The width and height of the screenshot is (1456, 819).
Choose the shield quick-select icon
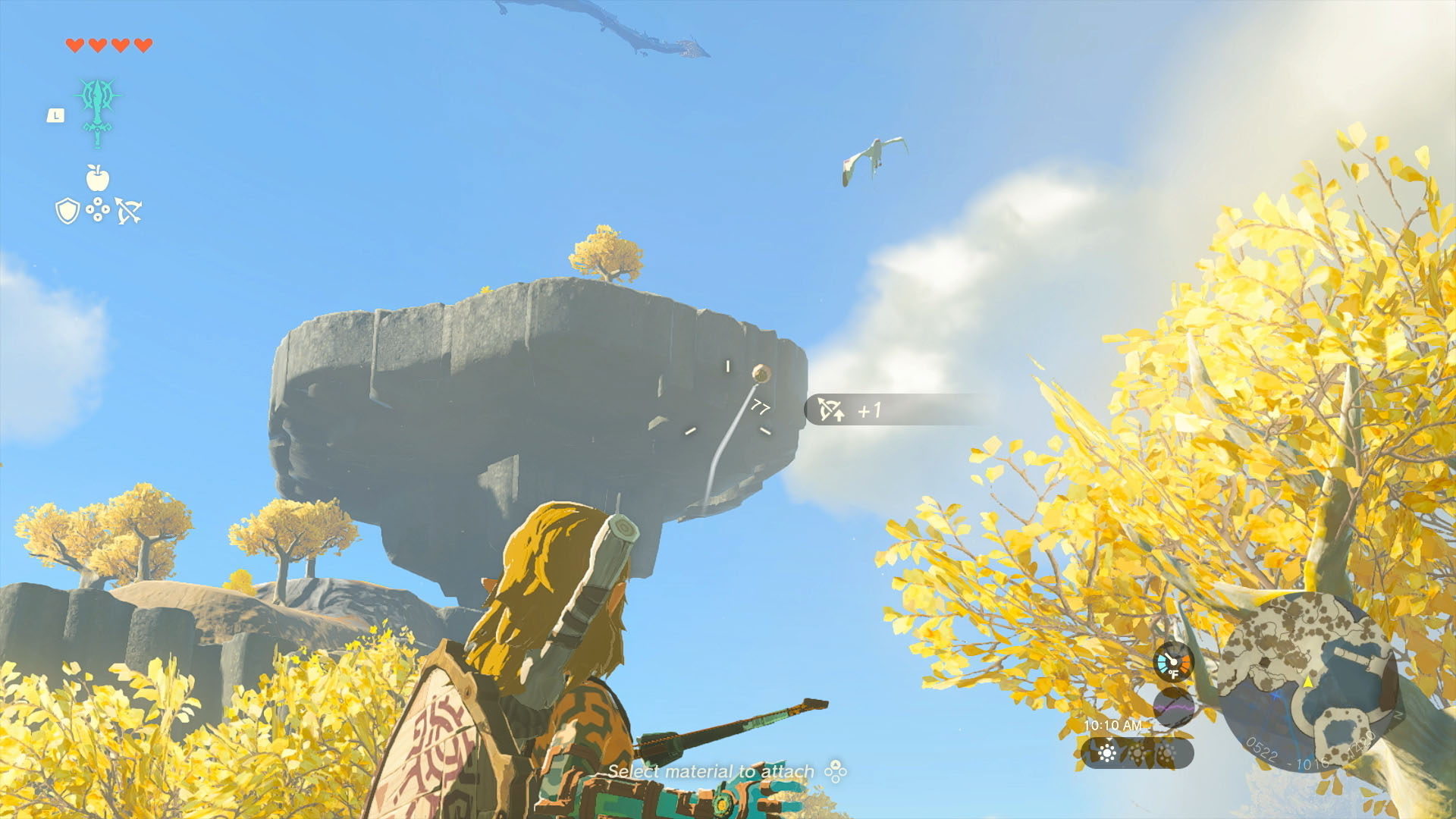[x=67, y=211]
